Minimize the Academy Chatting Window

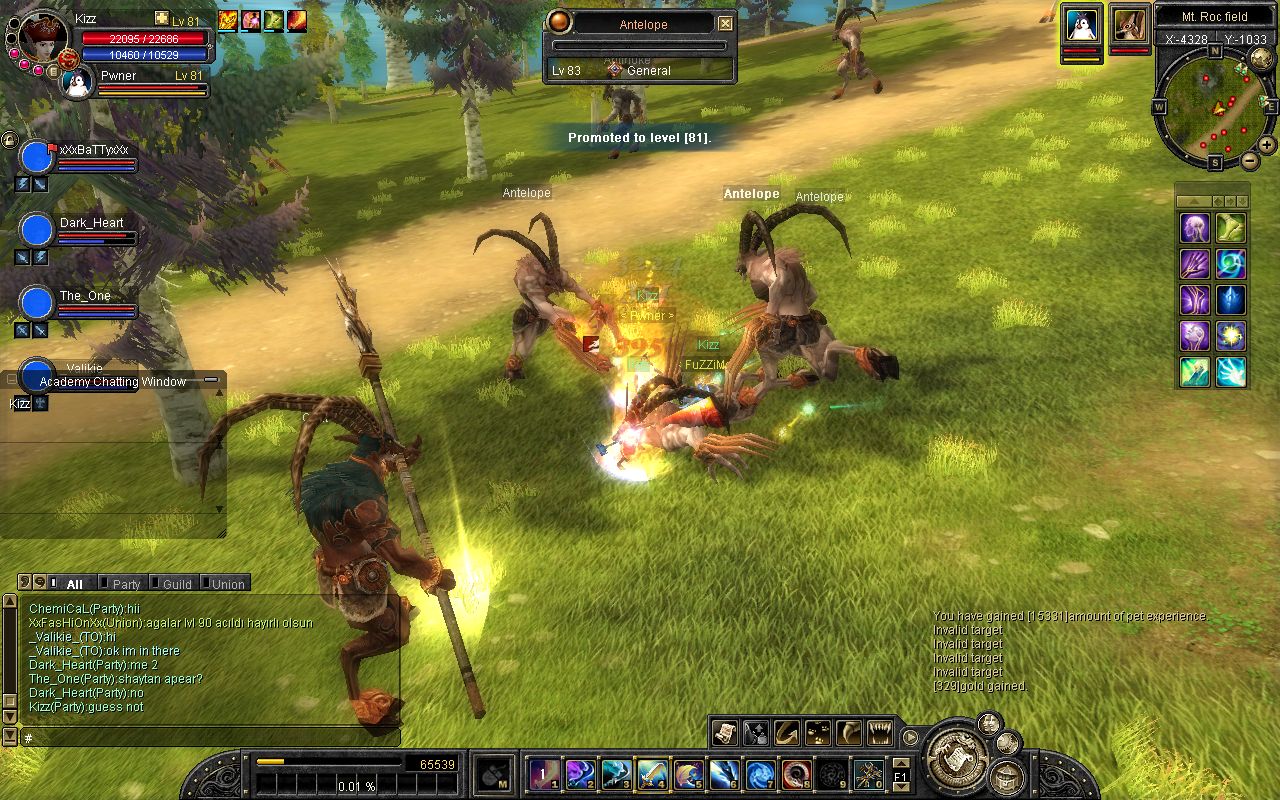211,380
